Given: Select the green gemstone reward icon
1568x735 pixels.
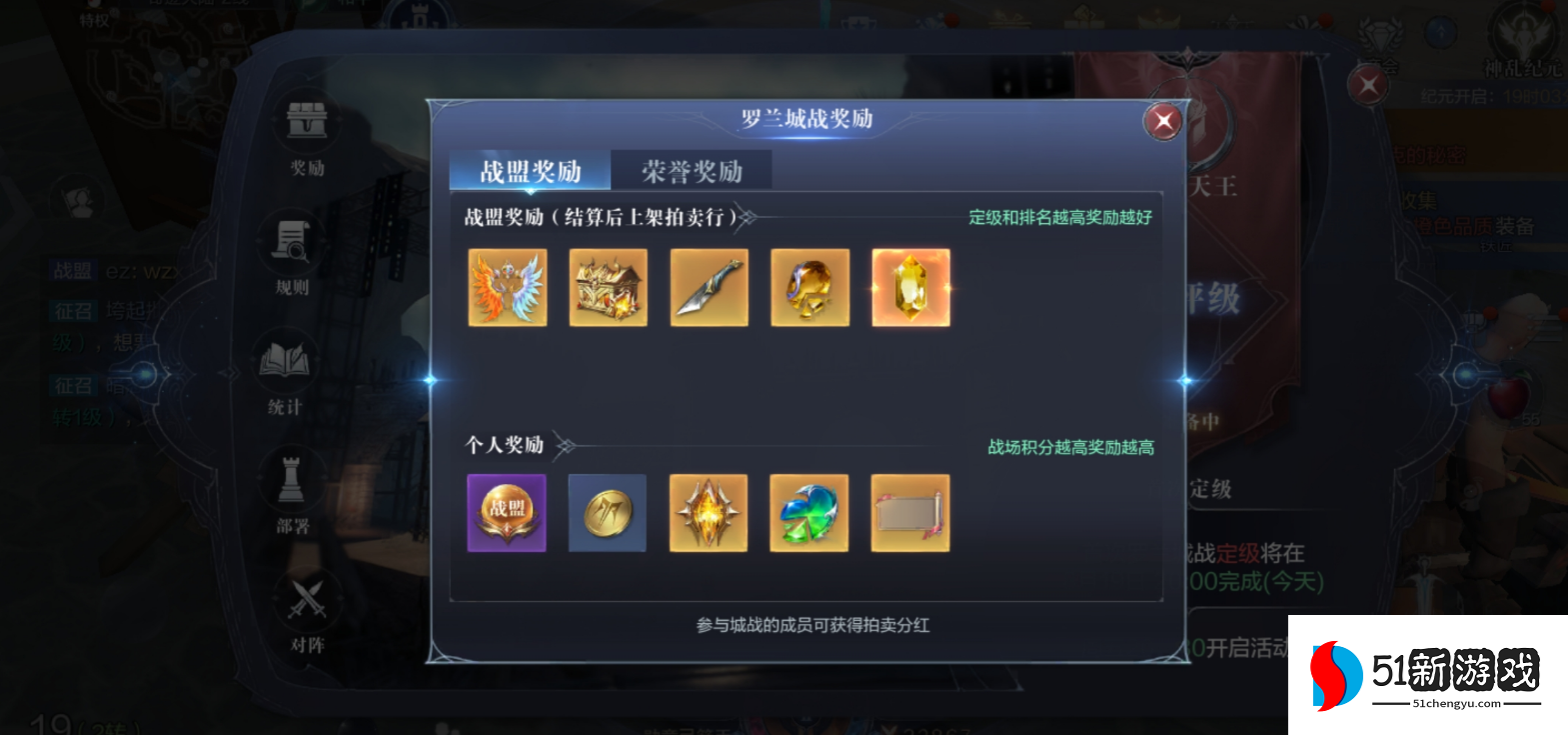Looking at the screenshot, I should pyautogui.click(x=809, y=514).
